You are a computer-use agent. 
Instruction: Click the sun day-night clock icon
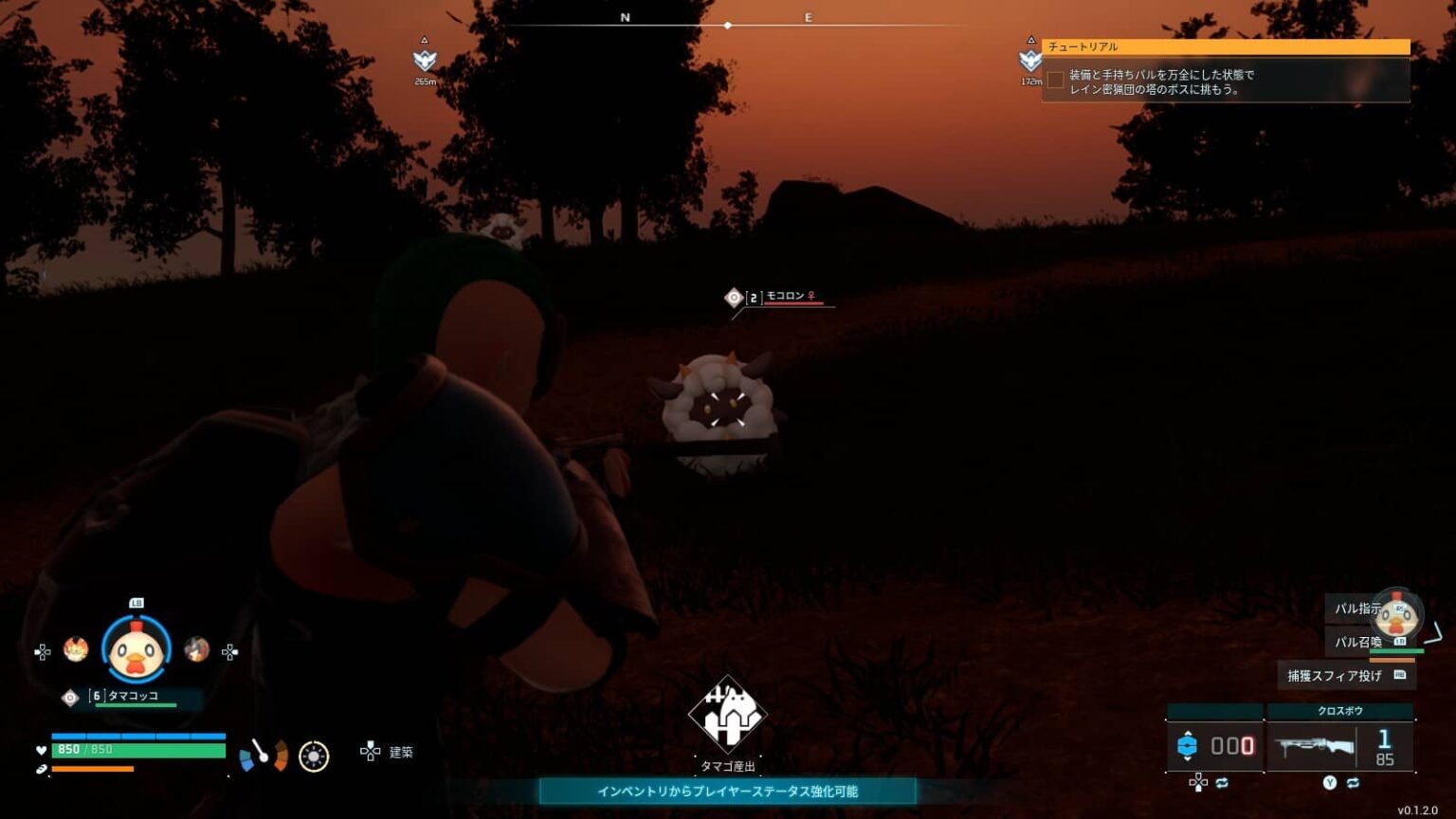[312, 754]
